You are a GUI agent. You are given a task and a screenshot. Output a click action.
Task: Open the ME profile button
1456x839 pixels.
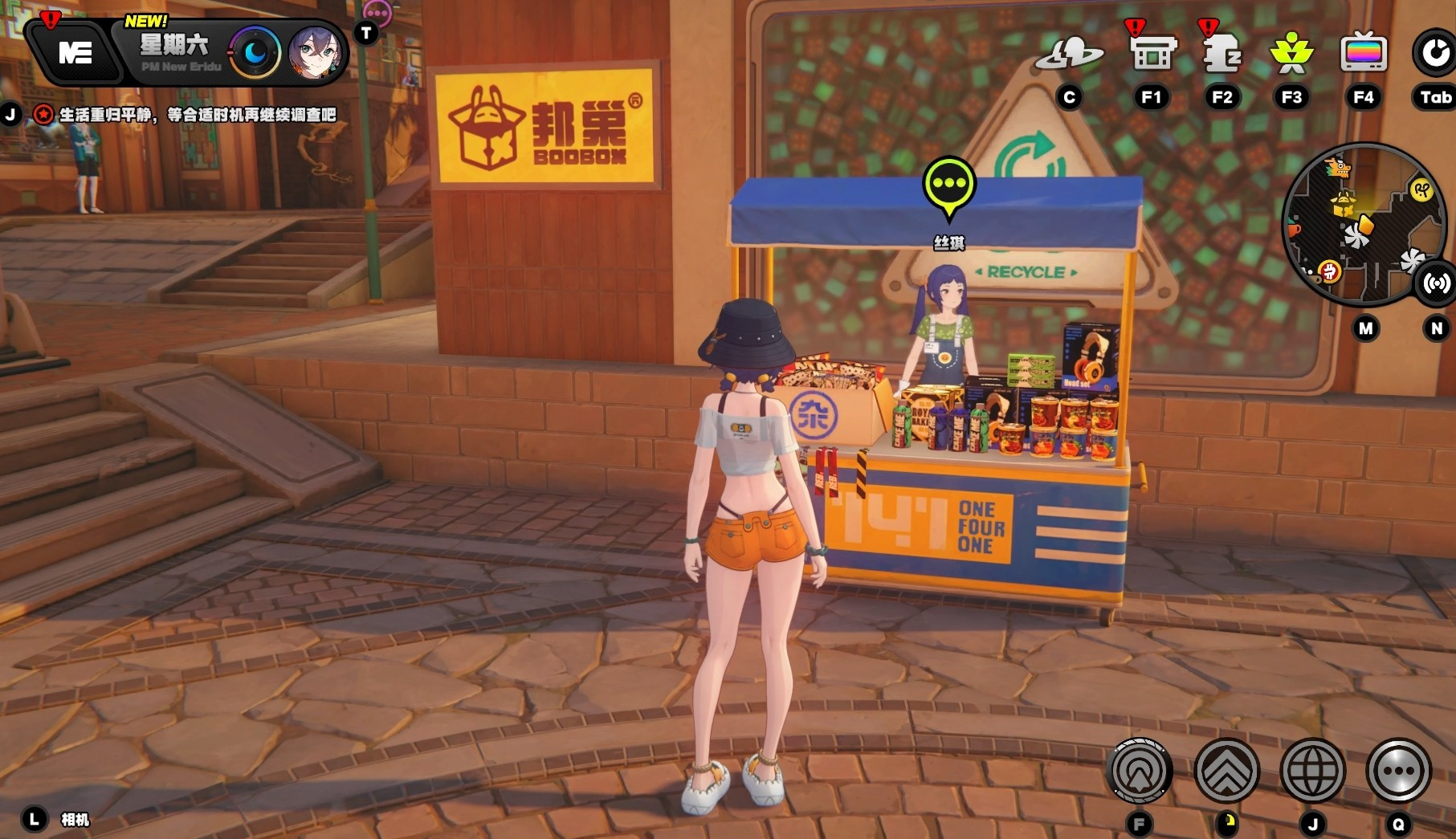coord(75,53)
